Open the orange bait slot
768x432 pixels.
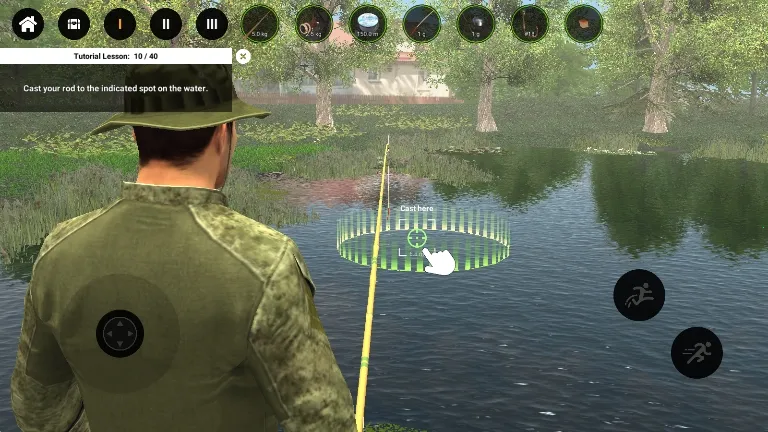[584, 23]
